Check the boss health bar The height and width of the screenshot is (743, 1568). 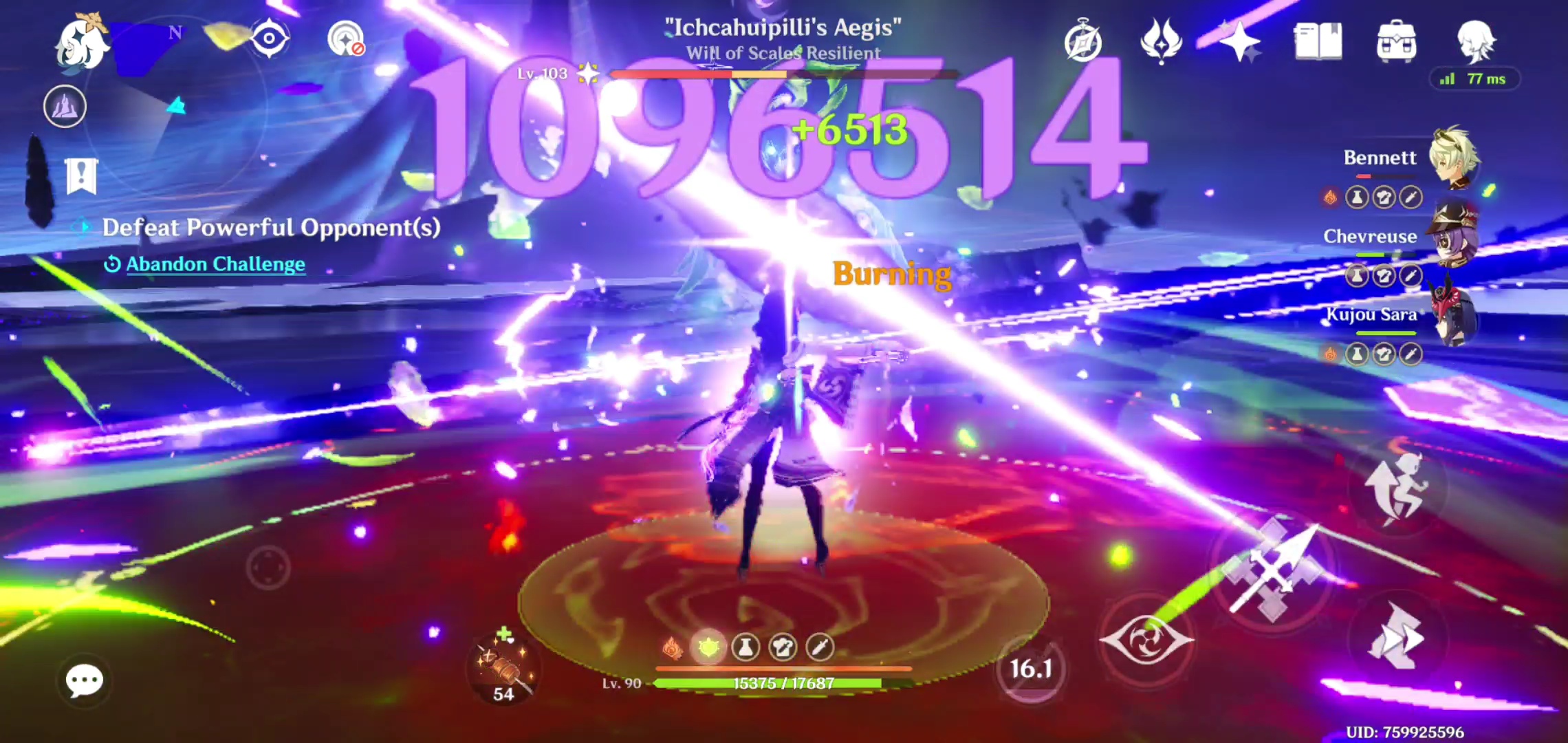click(x=784, y=76)
